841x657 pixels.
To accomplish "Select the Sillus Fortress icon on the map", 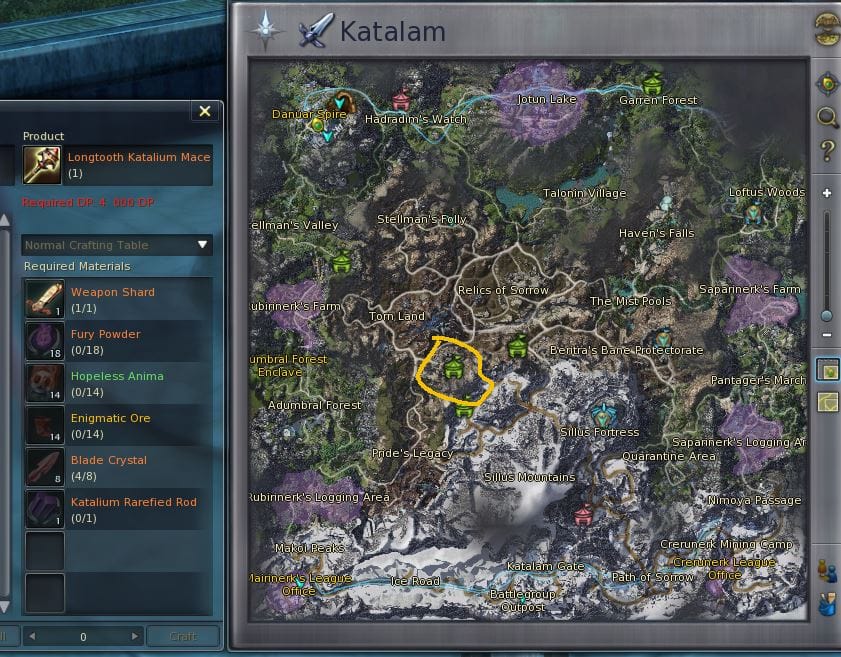I will (601, 413).
